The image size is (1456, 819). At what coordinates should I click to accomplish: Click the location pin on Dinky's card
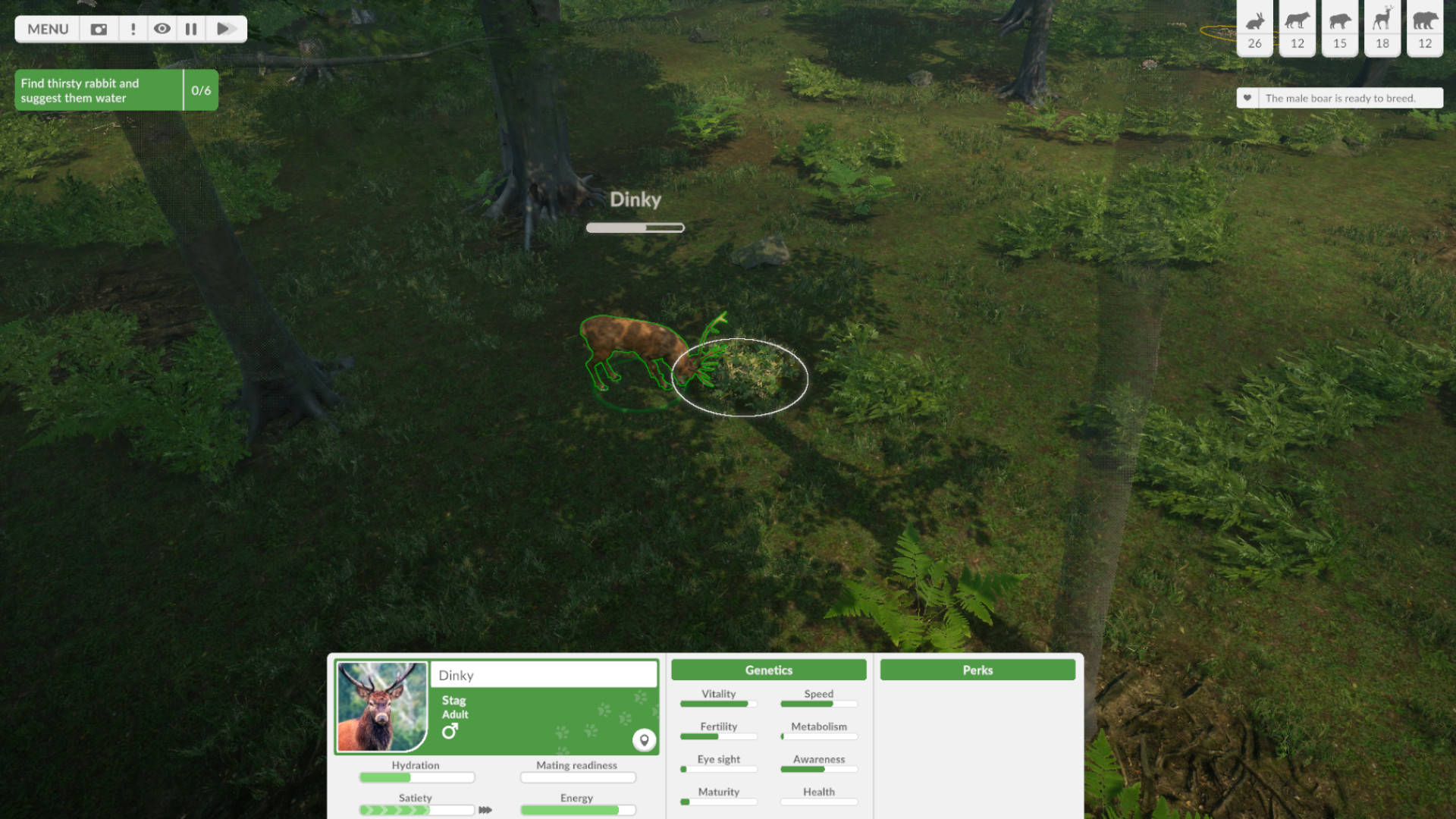(644, 741)
